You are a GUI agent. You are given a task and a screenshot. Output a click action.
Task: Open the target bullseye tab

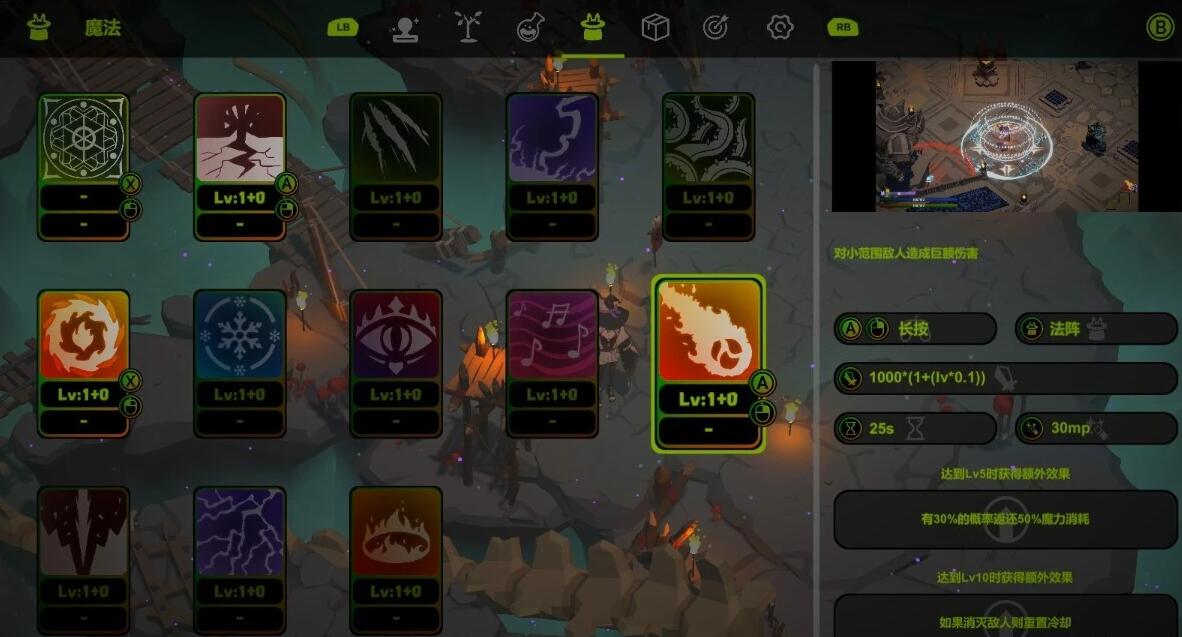point(716,28)
